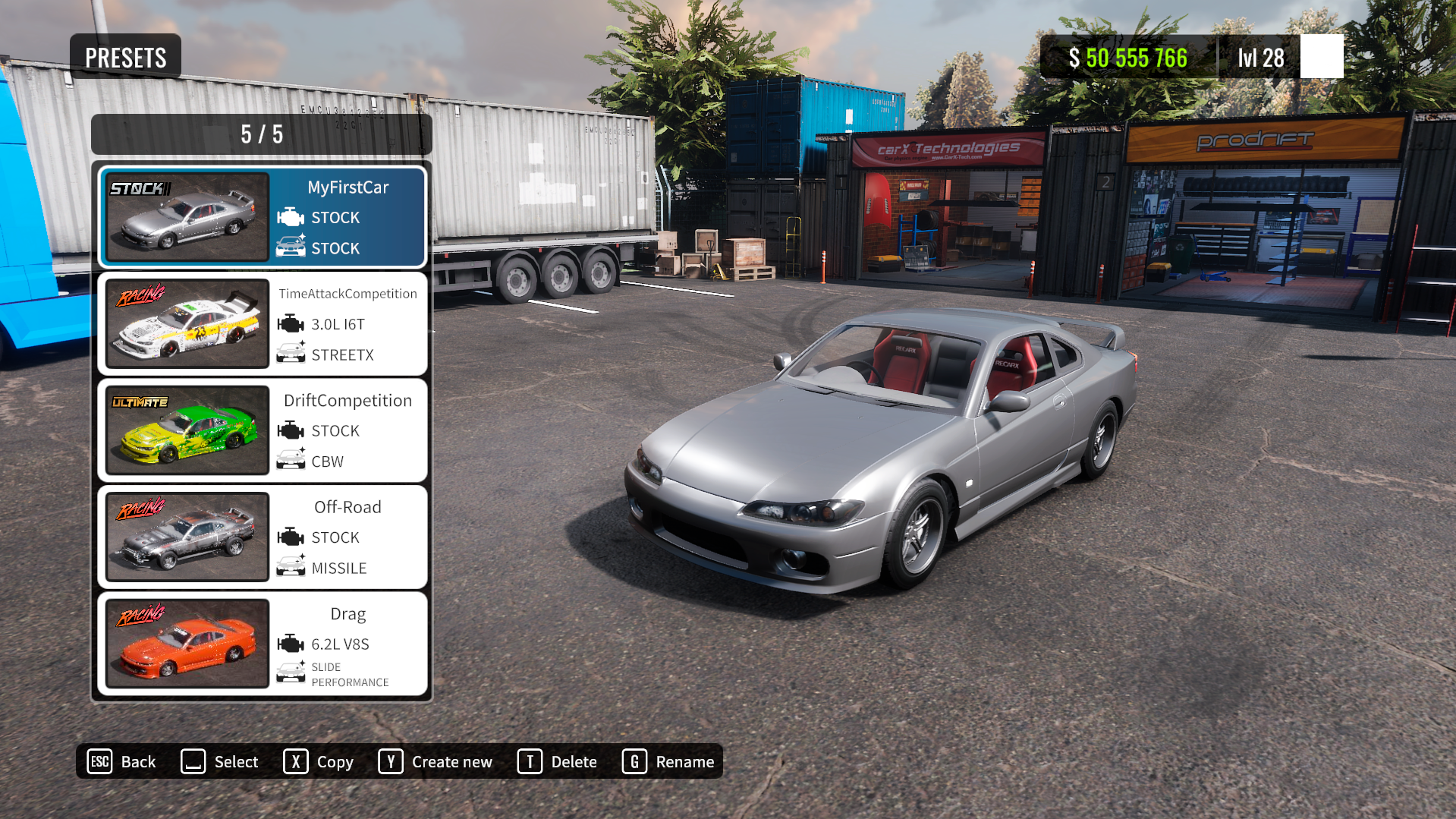Viewport: 1456px width, 819px height.
Task: Select the Off-Road preset
Action: click(263, 537)
